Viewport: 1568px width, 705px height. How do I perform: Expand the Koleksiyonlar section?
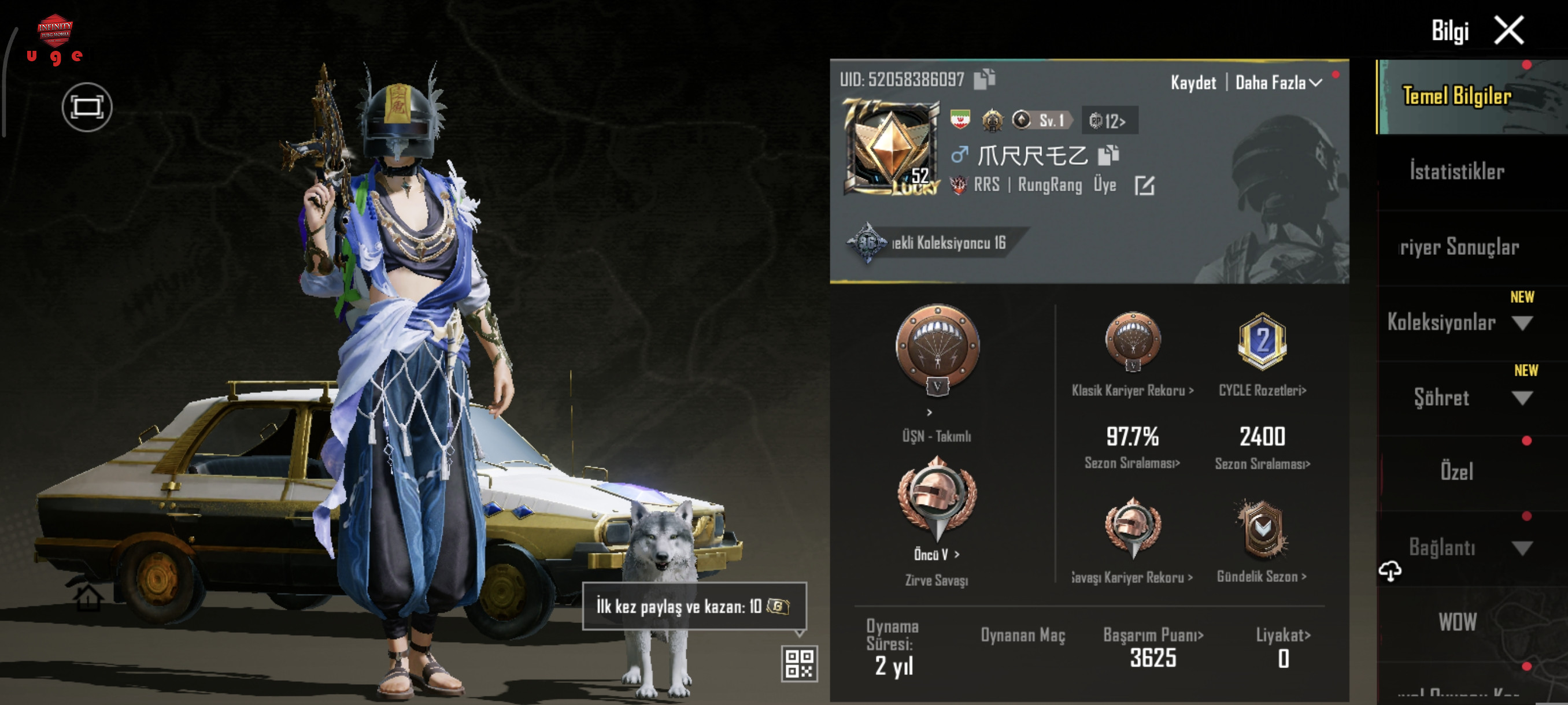point(1522,323)
